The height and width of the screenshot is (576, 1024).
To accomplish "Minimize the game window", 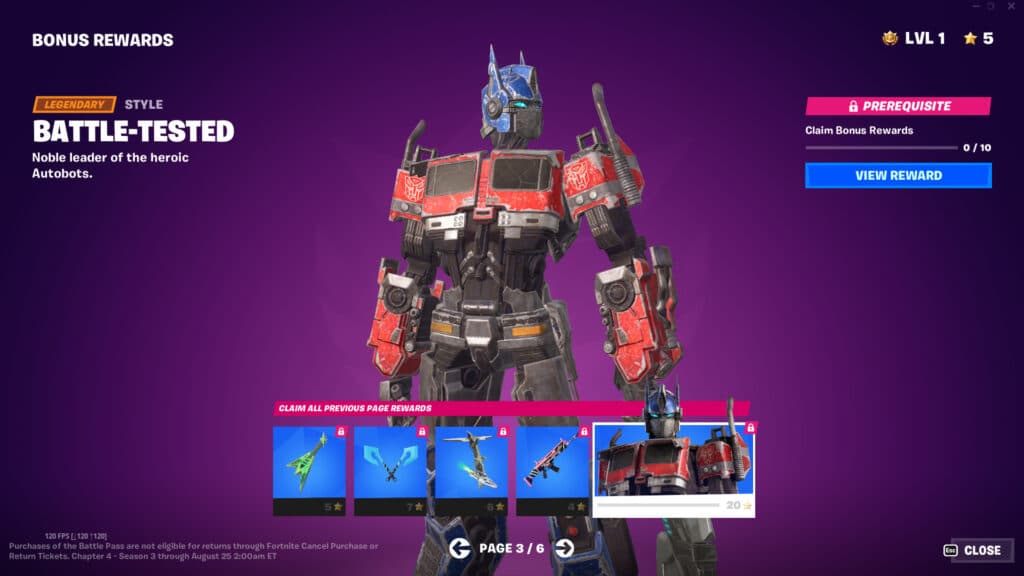I will [974, 6].
